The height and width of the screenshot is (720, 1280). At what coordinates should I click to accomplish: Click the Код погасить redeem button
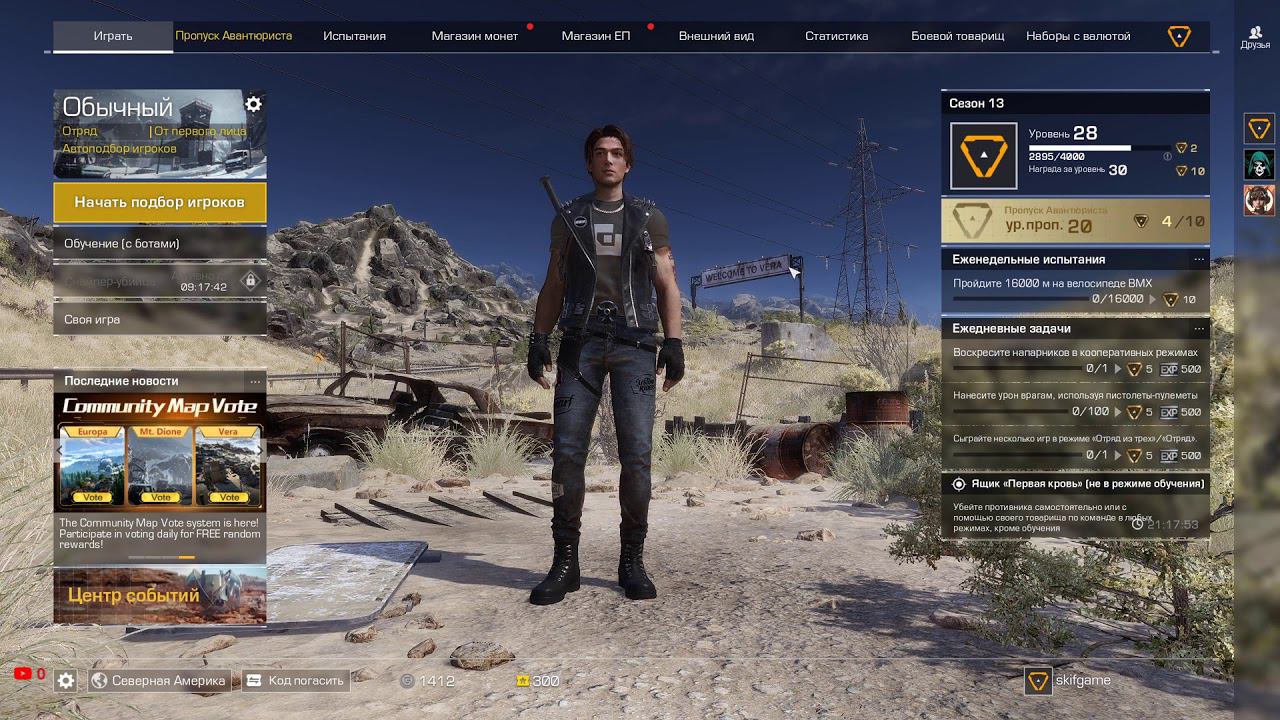(x=296, y=681)
